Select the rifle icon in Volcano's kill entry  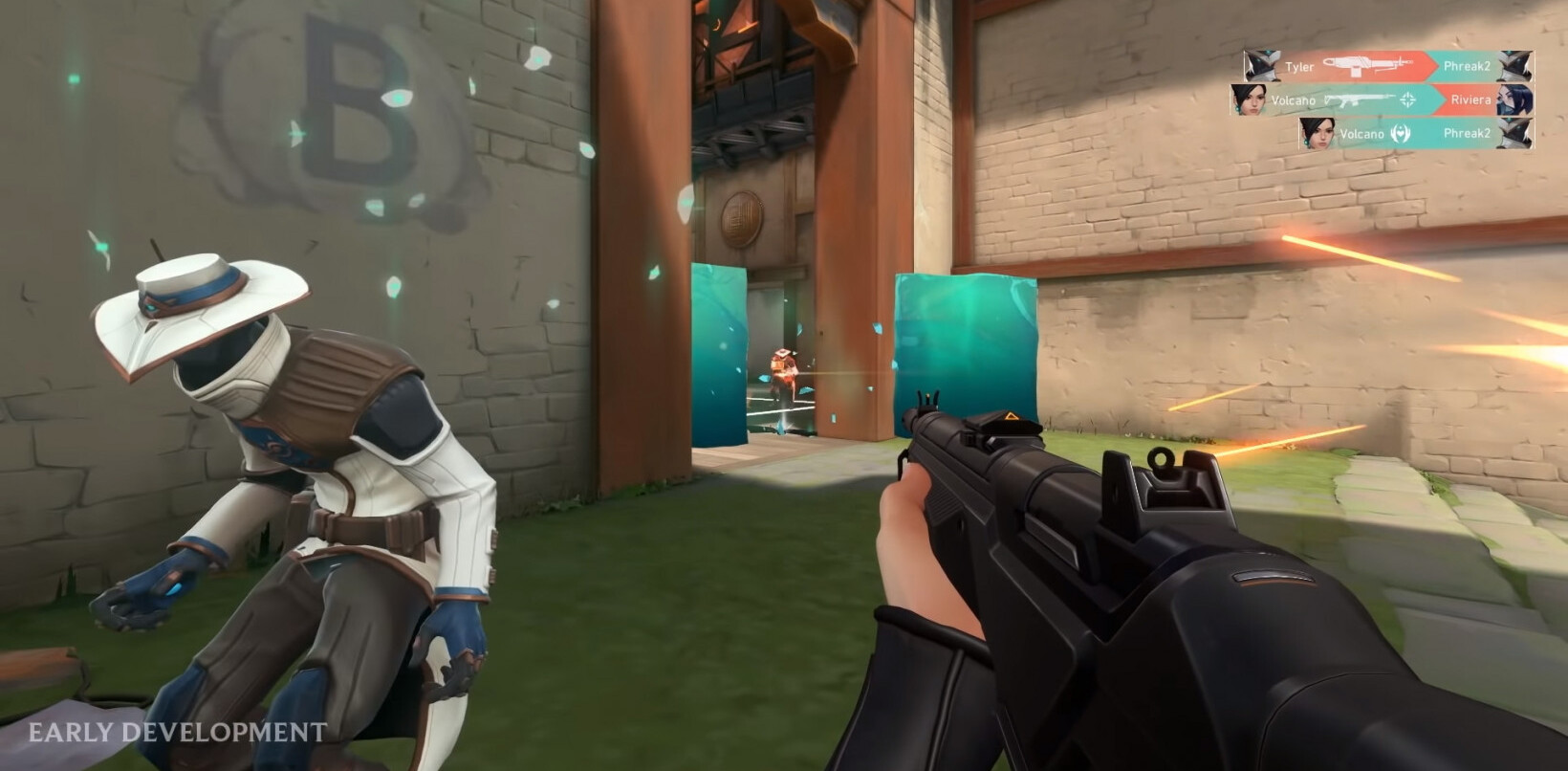[1356, 99]
